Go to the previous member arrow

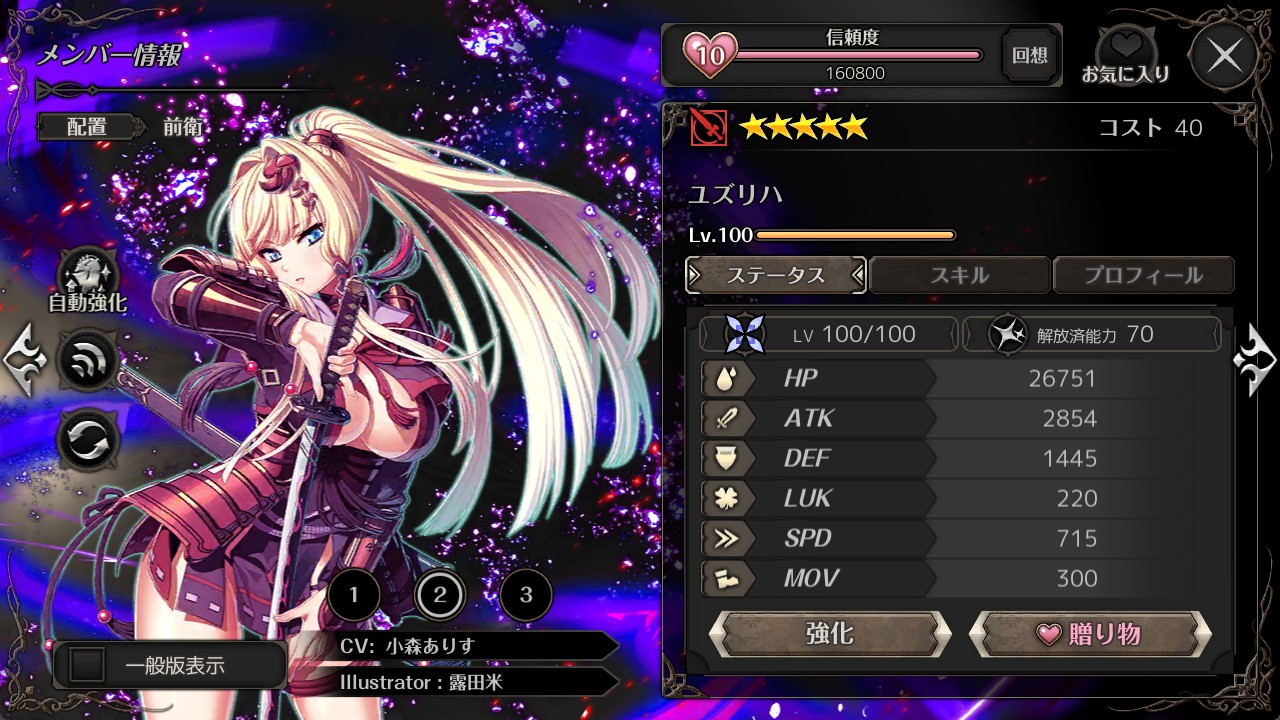coord(24,359)
